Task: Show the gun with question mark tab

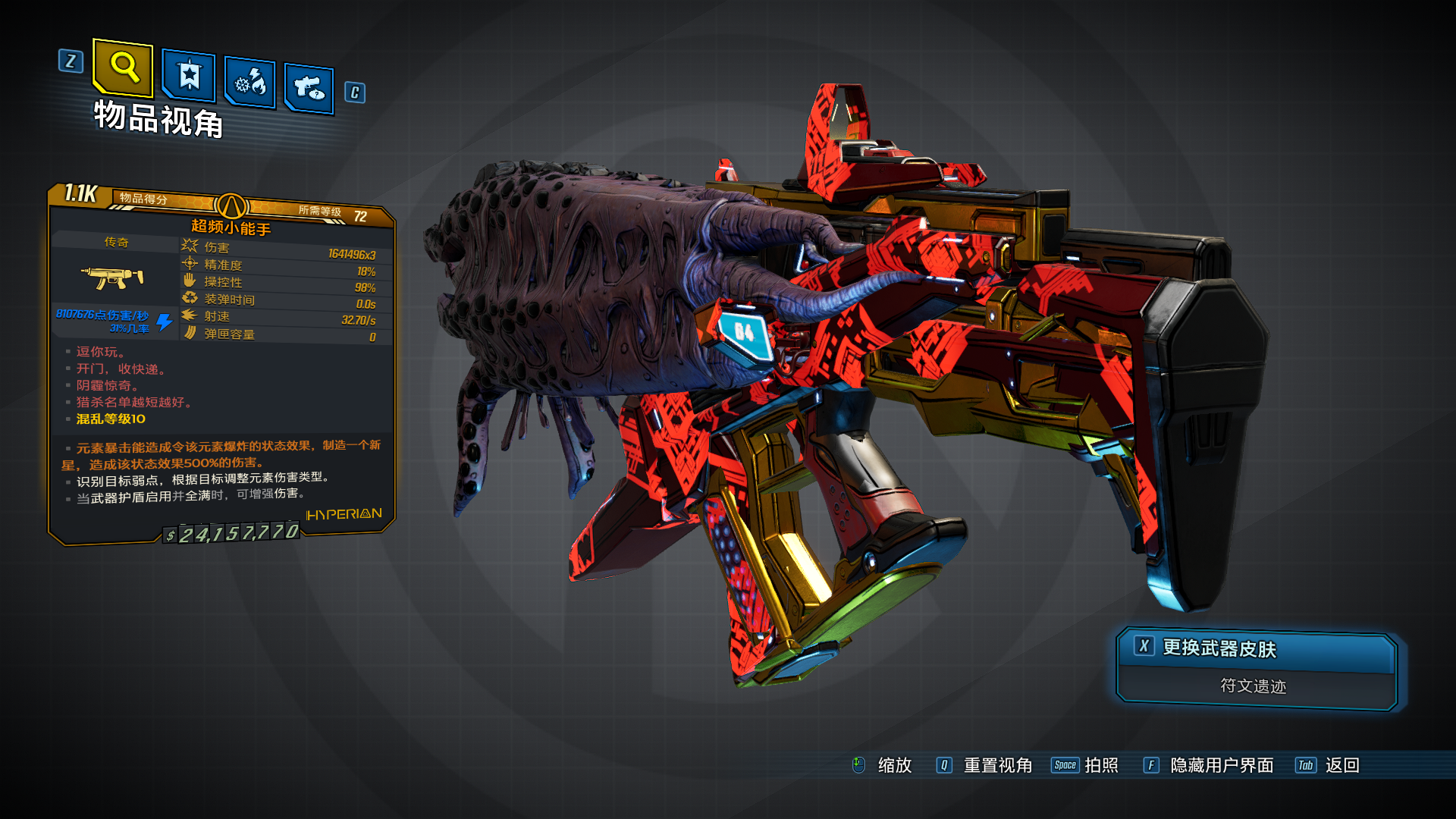Action: 309,89
